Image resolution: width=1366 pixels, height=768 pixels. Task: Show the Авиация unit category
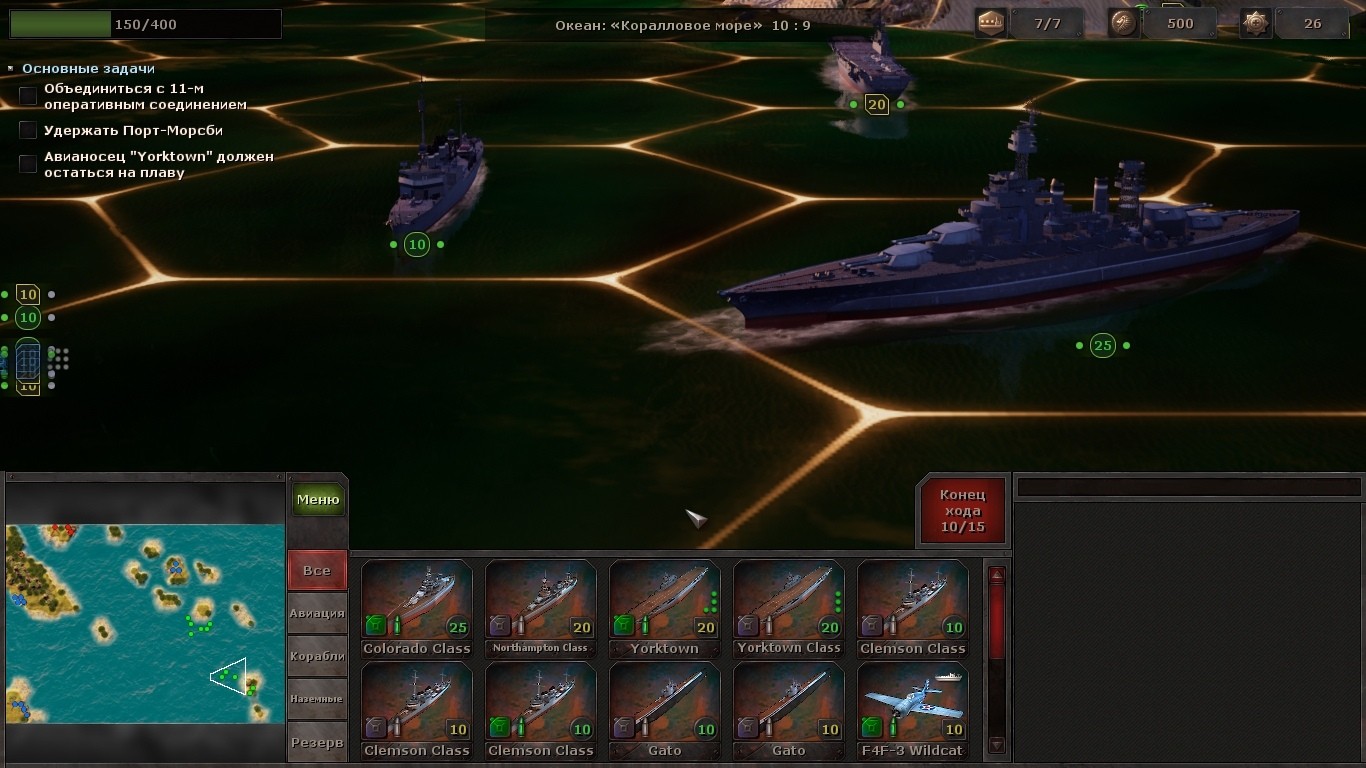point(317,613)
